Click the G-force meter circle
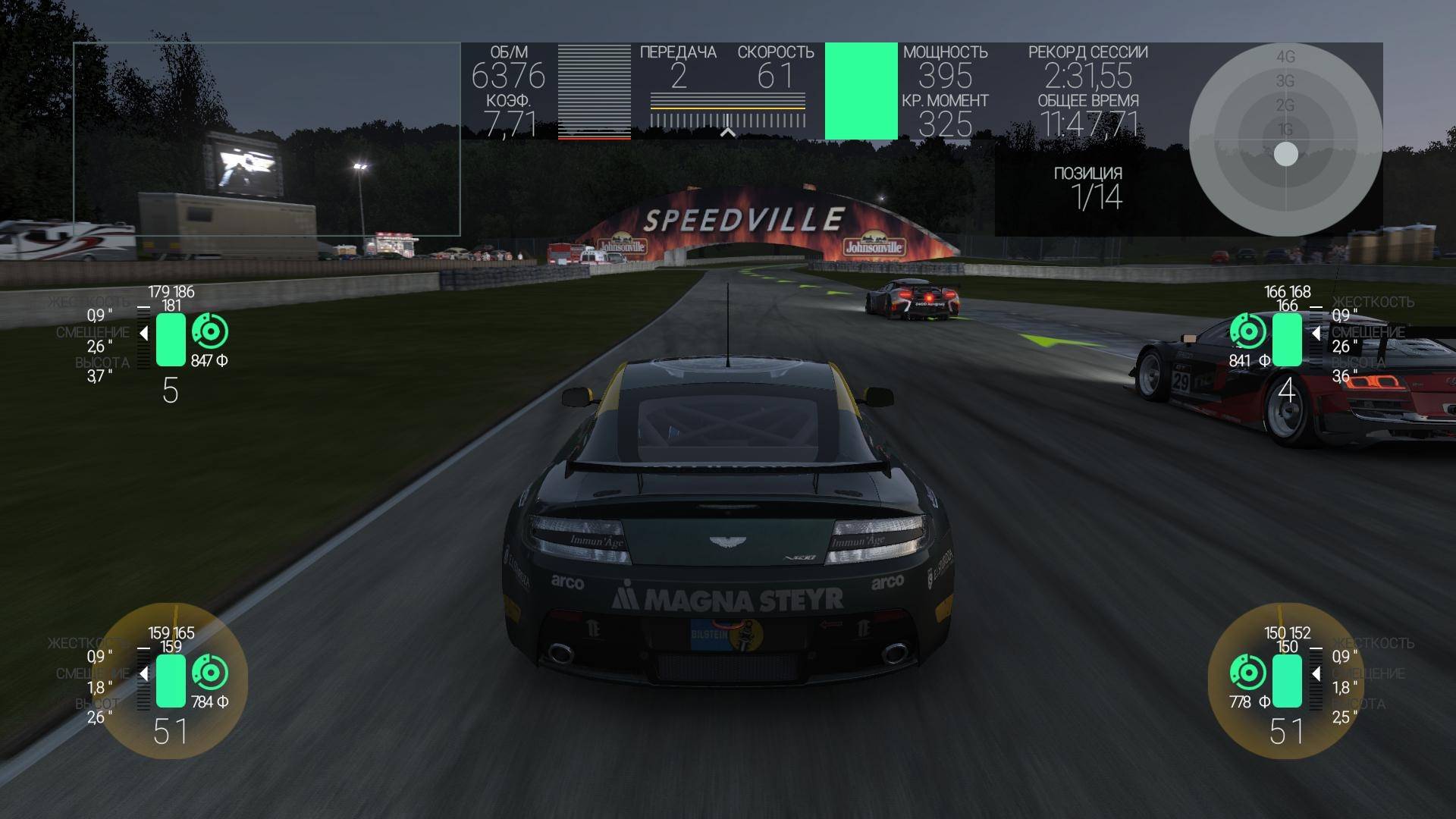The width and height of the screenshot is (1456, 819). tap(1285, 139)
